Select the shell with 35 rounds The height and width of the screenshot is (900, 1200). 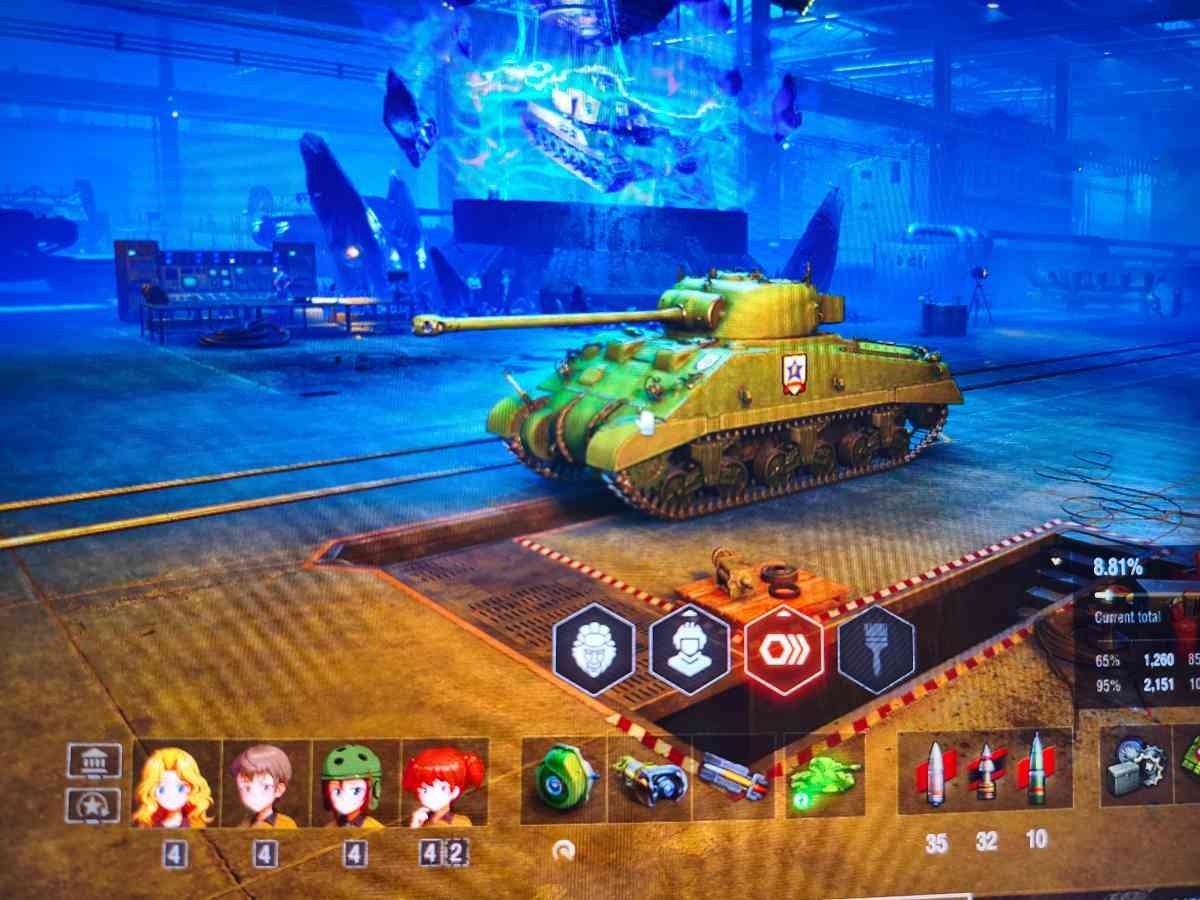(x=935, y=772)
